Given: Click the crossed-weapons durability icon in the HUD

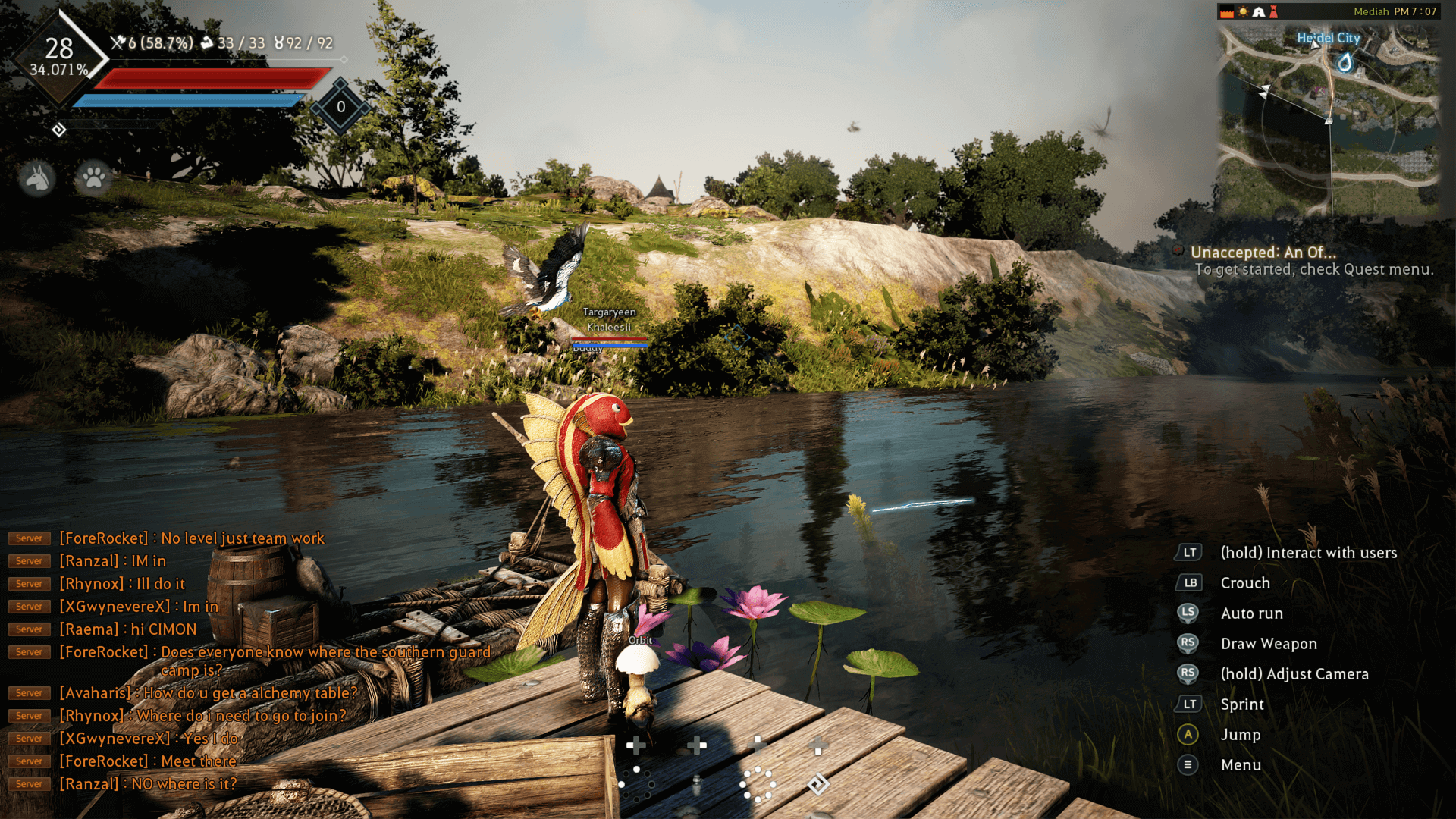Looking at the screenshot, I should [x=118, y=43].
